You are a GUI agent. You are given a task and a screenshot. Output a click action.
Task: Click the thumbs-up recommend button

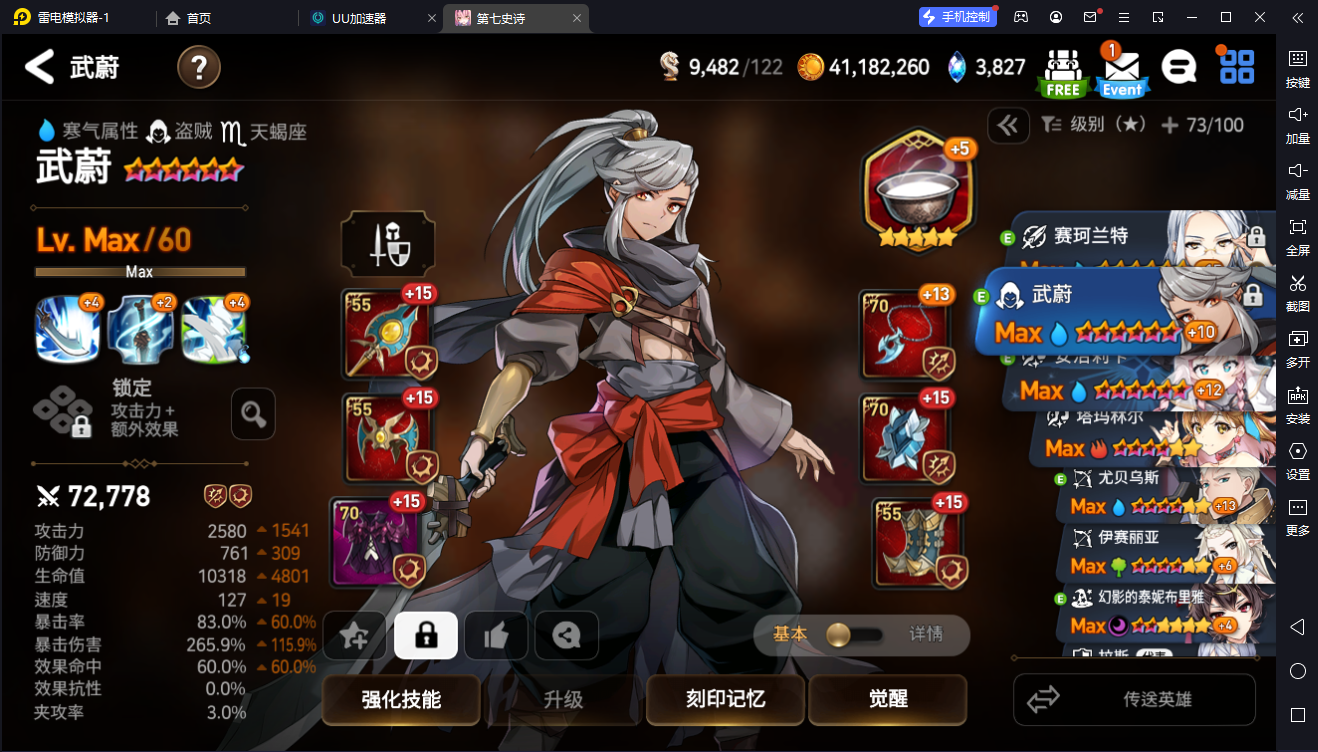point(496,635)
